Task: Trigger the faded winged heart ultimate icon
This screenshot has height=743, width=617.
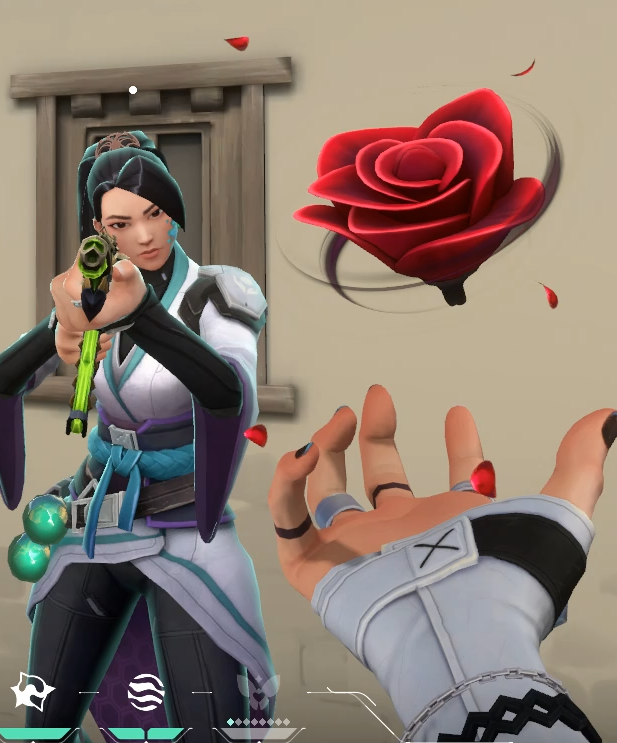Action: coord(258,689)
